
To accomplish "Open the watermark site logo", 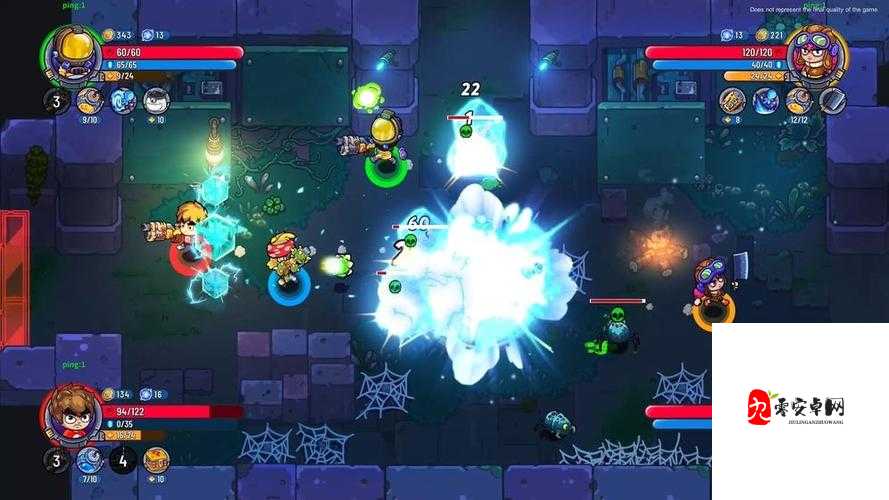I will click(x=797, y=409).
